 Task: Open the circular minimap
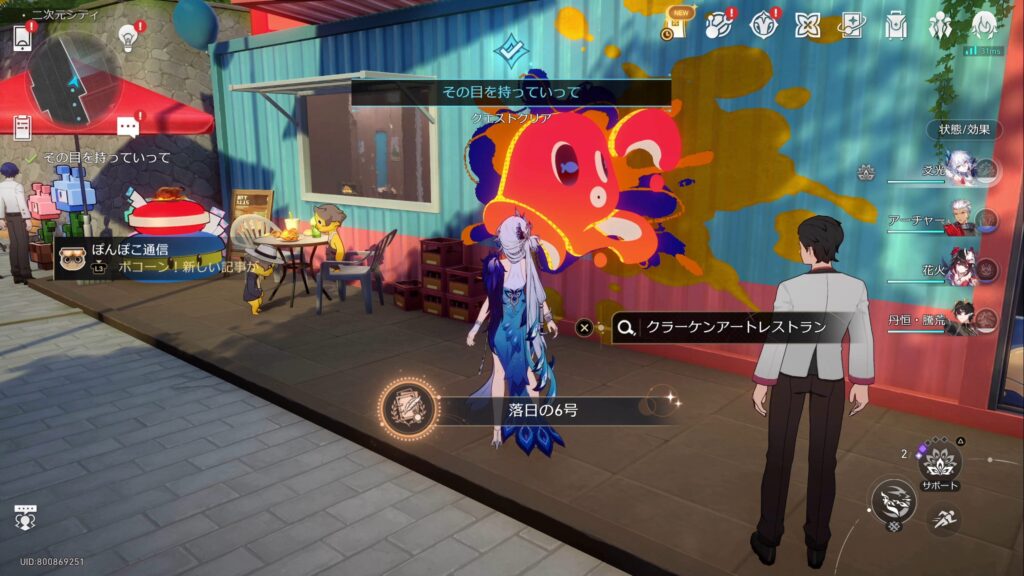tap(74, 80)
